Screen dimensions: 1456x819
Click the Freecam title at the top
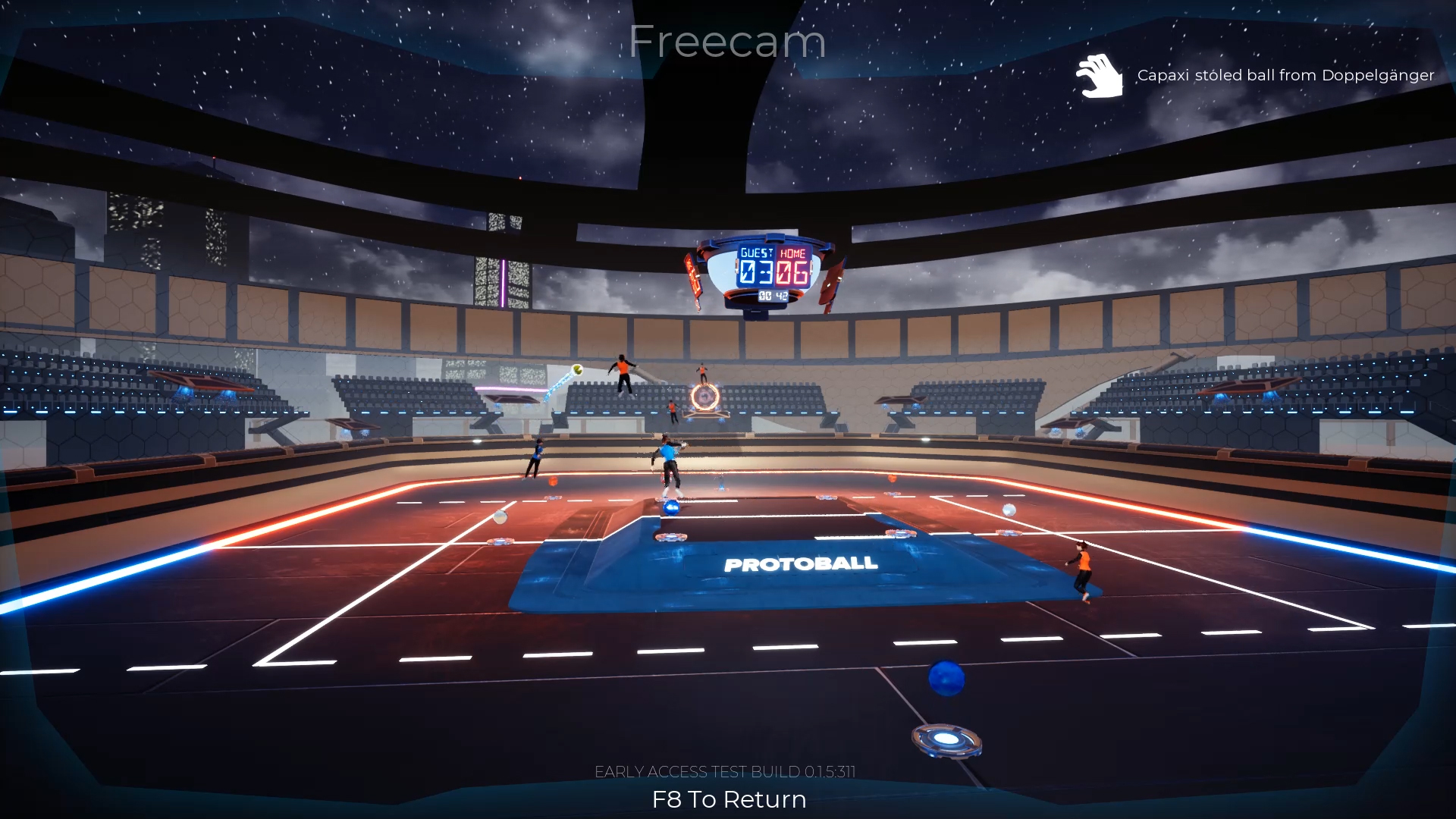coord(727,42)
